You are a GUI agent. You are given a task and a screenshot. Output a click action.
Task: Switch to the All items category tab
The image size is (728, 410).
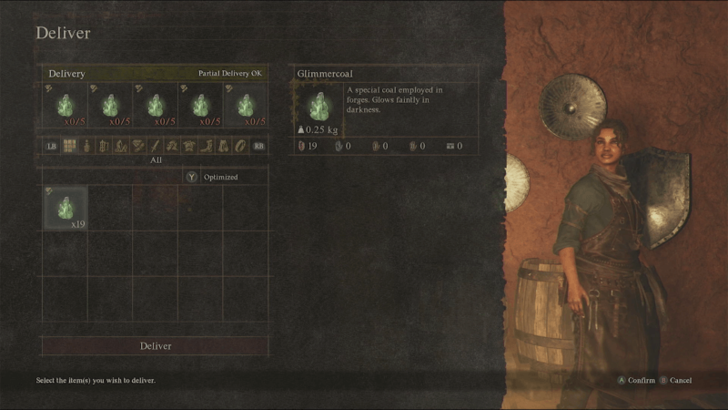click(x=70, y=146)
